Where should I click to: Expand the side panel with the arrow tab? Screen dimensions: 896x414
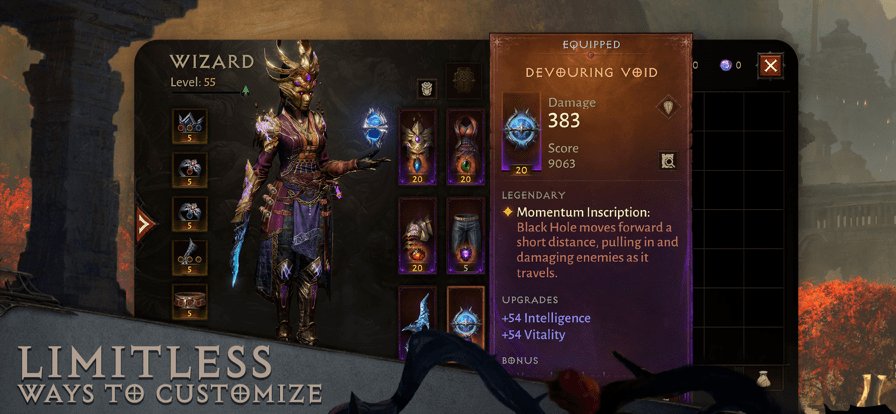(x=146, y=224)
